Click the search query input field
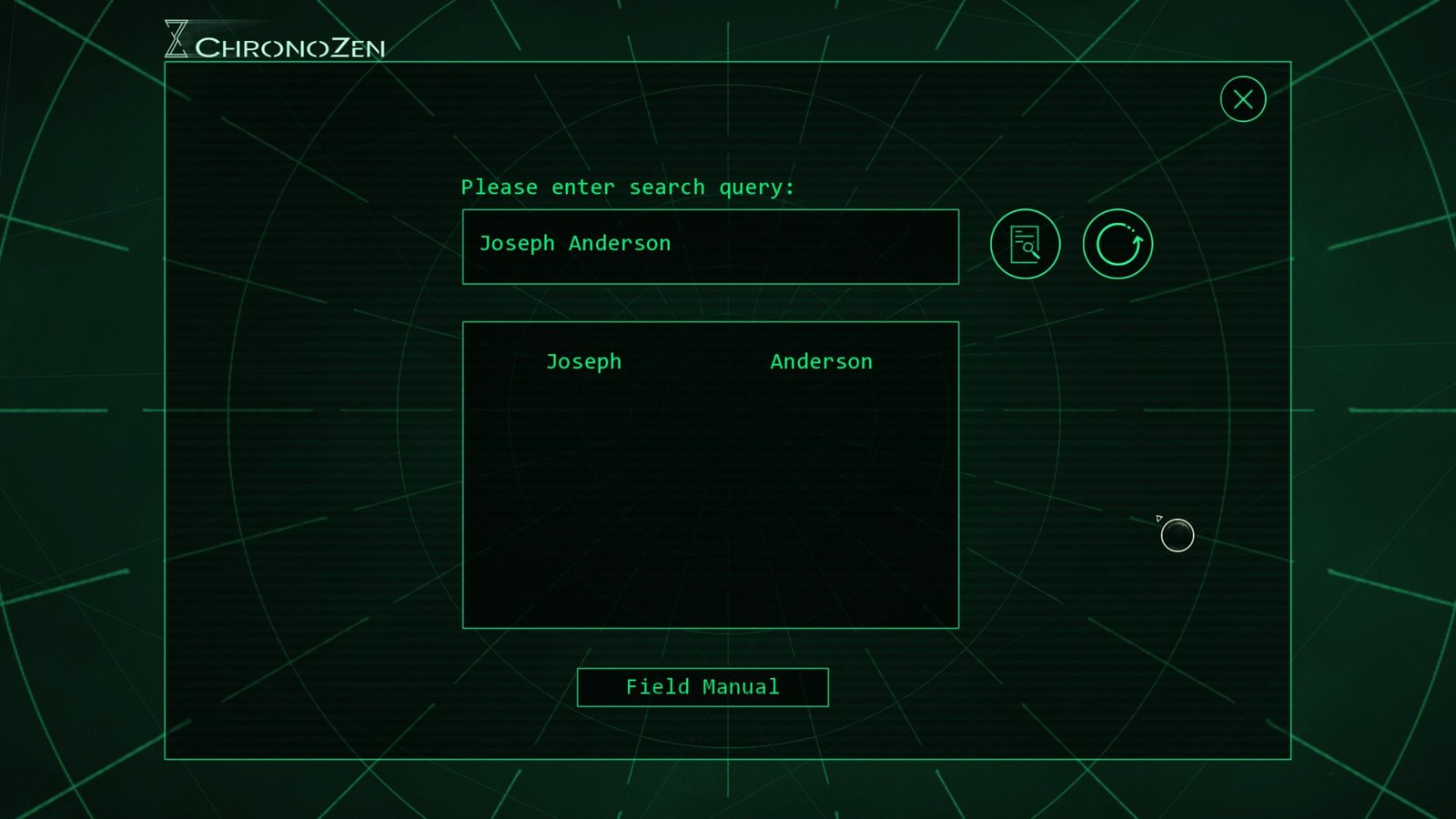 pos(710,247)
